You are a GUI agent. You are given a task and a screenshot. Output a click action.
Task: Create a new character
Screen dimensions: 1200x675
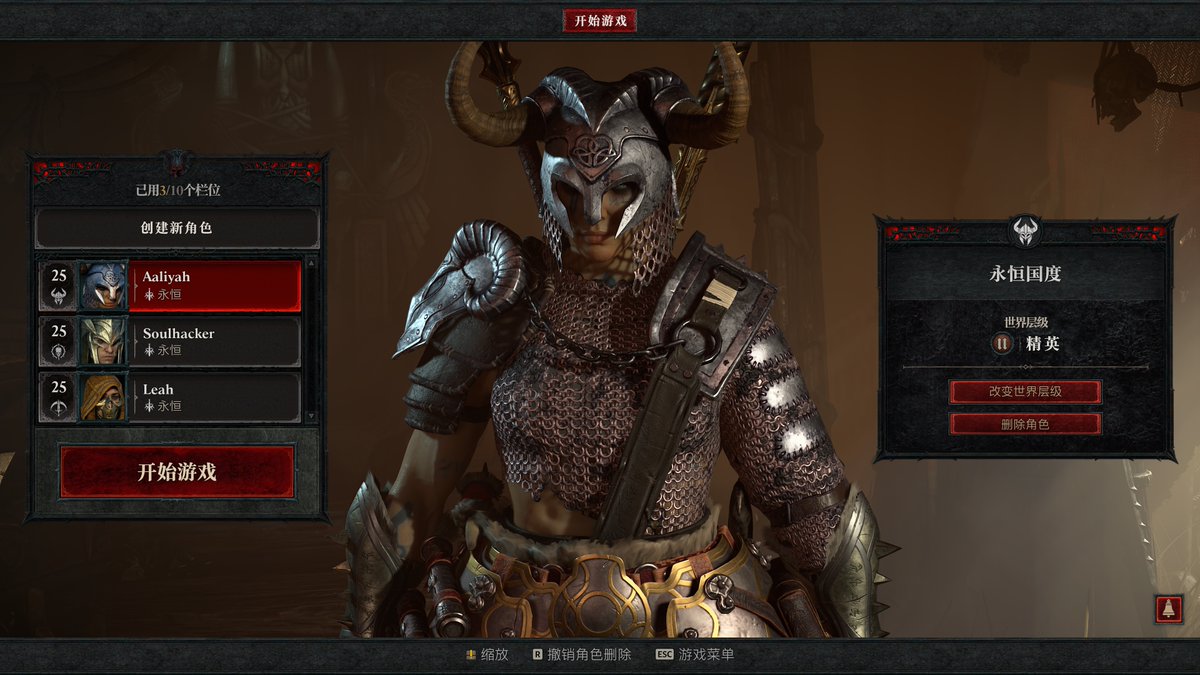(x=177, y=228)
